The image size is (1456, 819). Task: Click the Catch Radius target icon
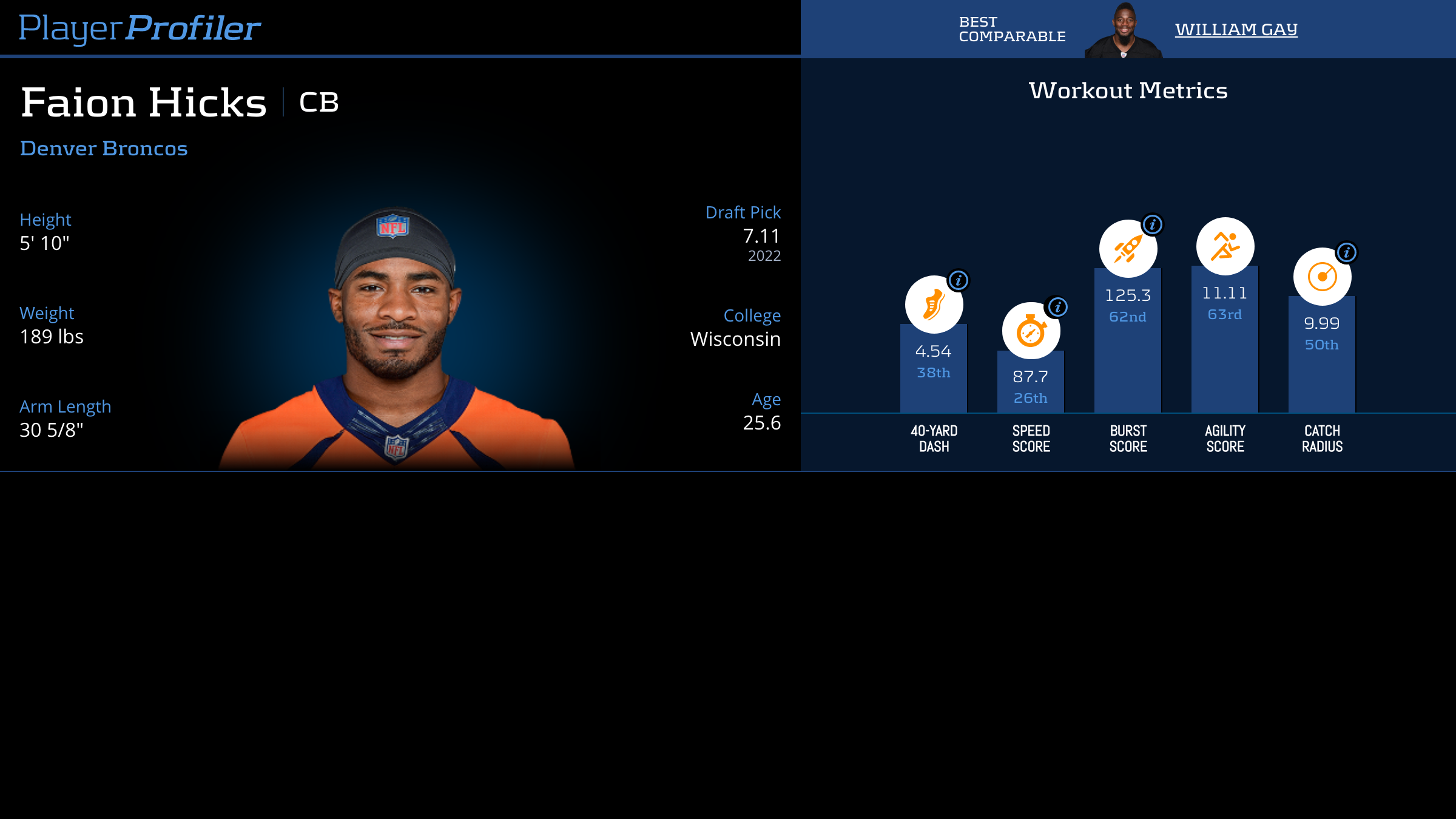click(x=1321, y=277)
